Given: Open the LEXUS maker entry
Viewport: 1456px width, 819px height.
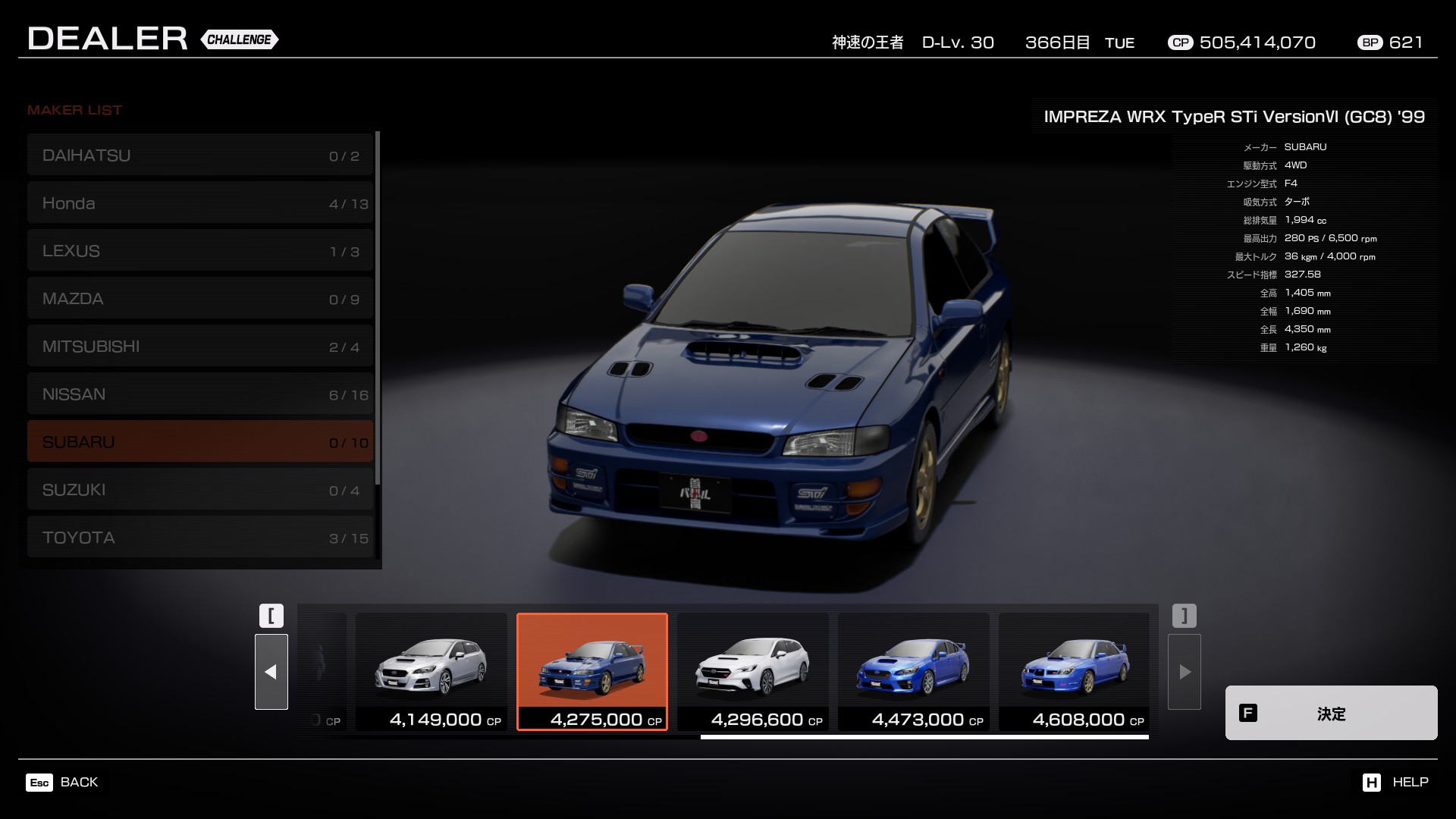Looking at the screenshot, I should tap(200, 251).
